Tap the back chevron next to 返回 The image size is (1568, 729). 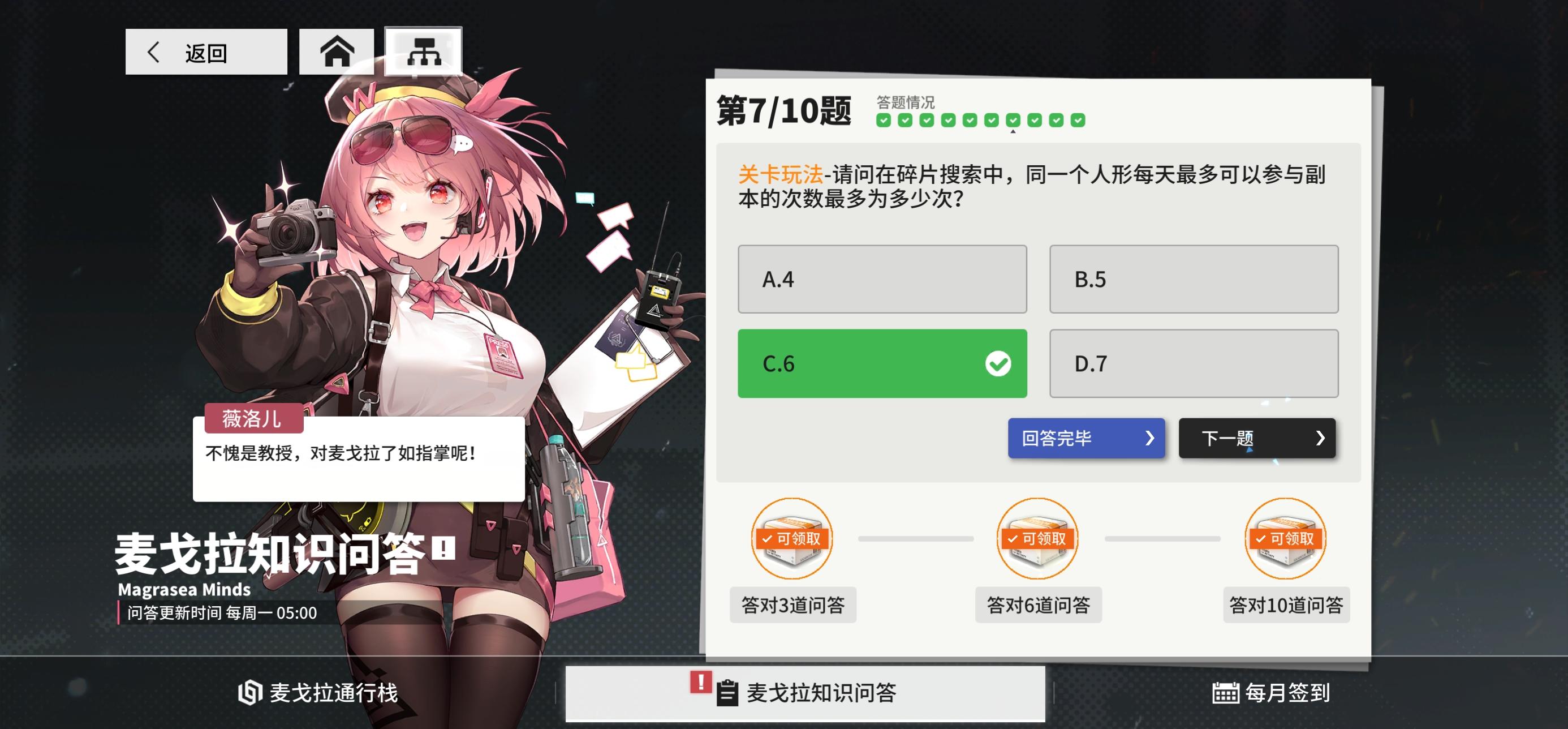tap(154, 53)
